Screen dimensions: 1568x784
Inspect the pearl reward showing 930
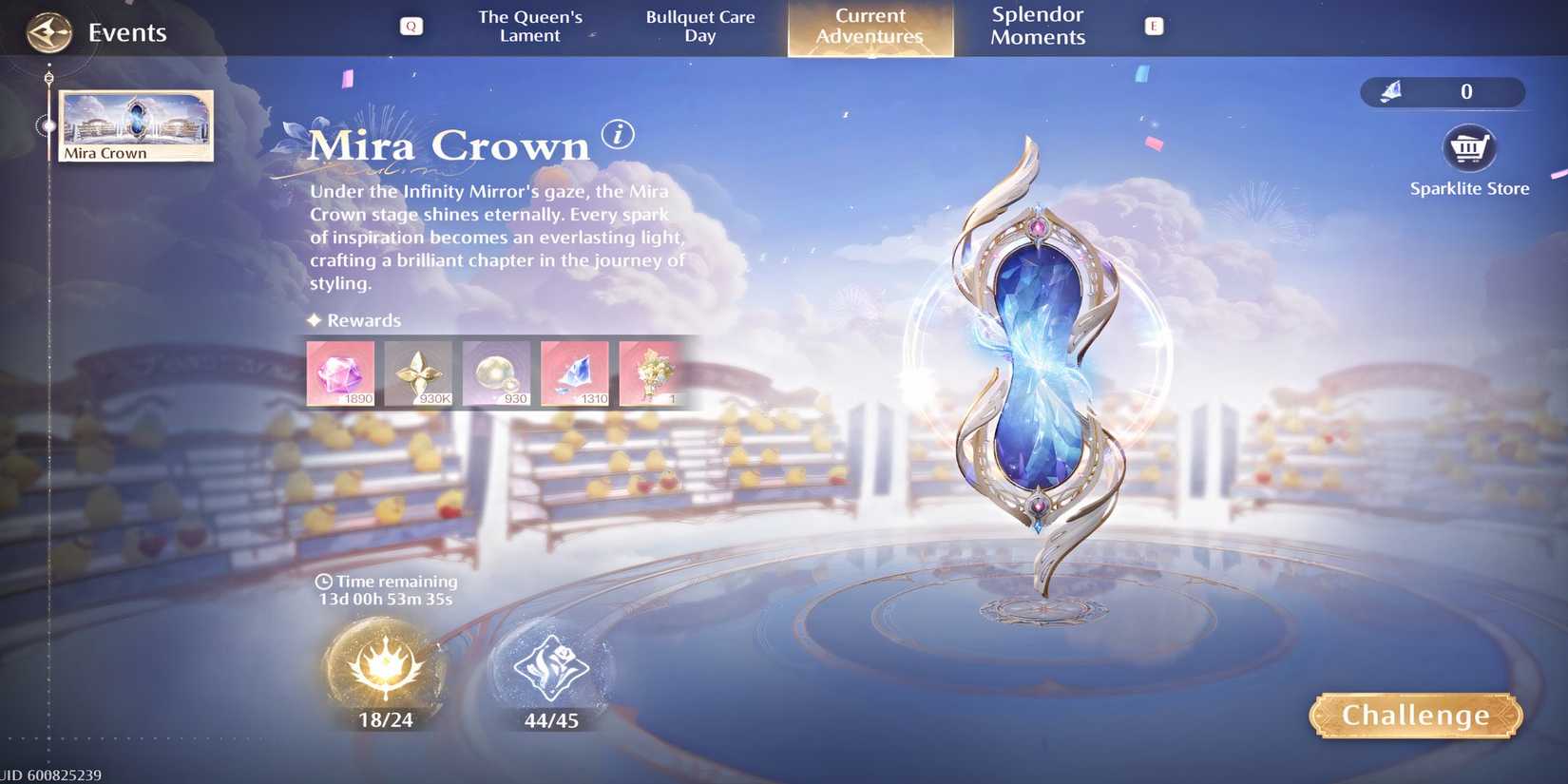496,373
